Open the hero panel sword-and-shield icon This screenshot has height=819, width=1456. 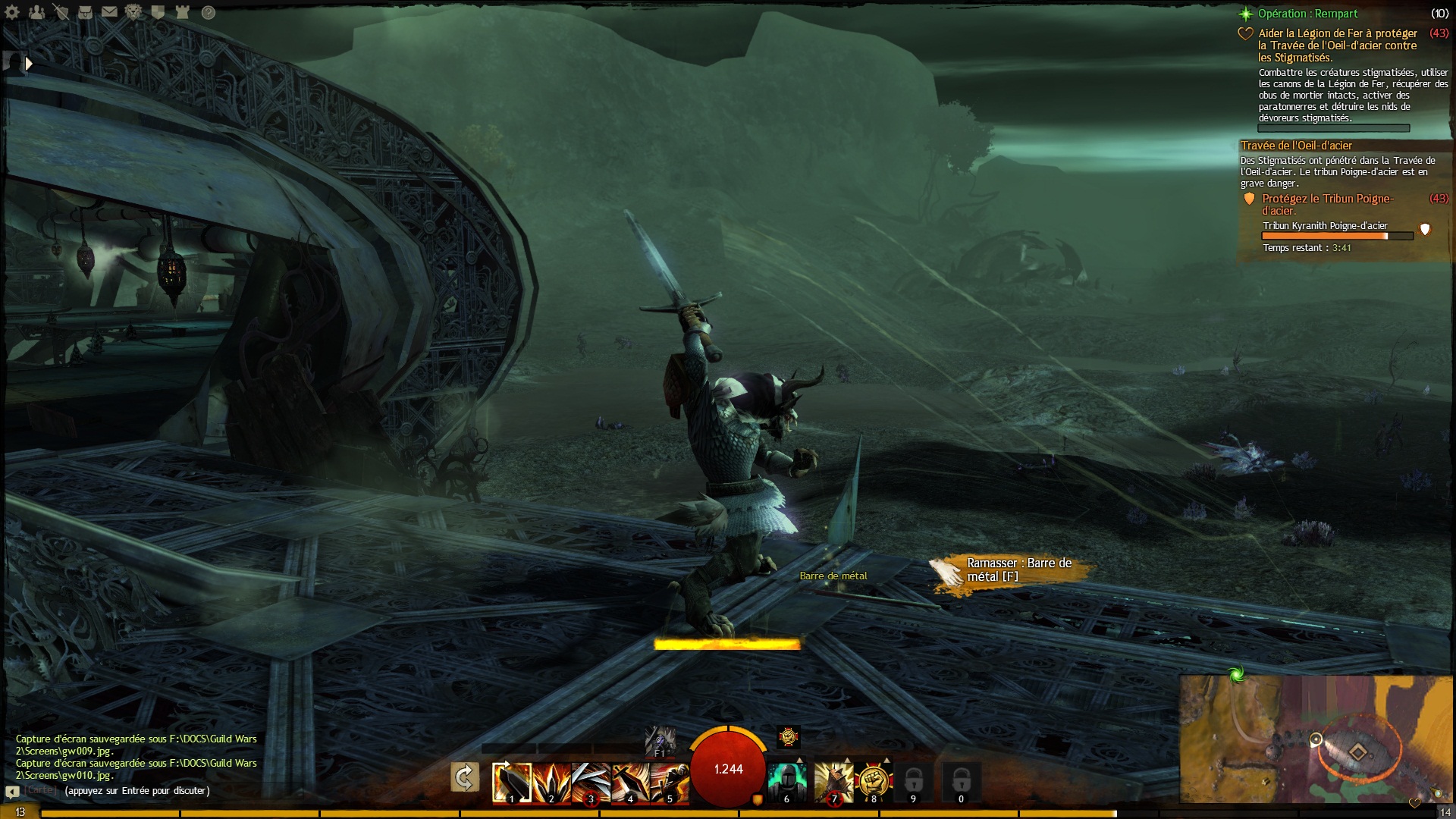pos(61,12)
